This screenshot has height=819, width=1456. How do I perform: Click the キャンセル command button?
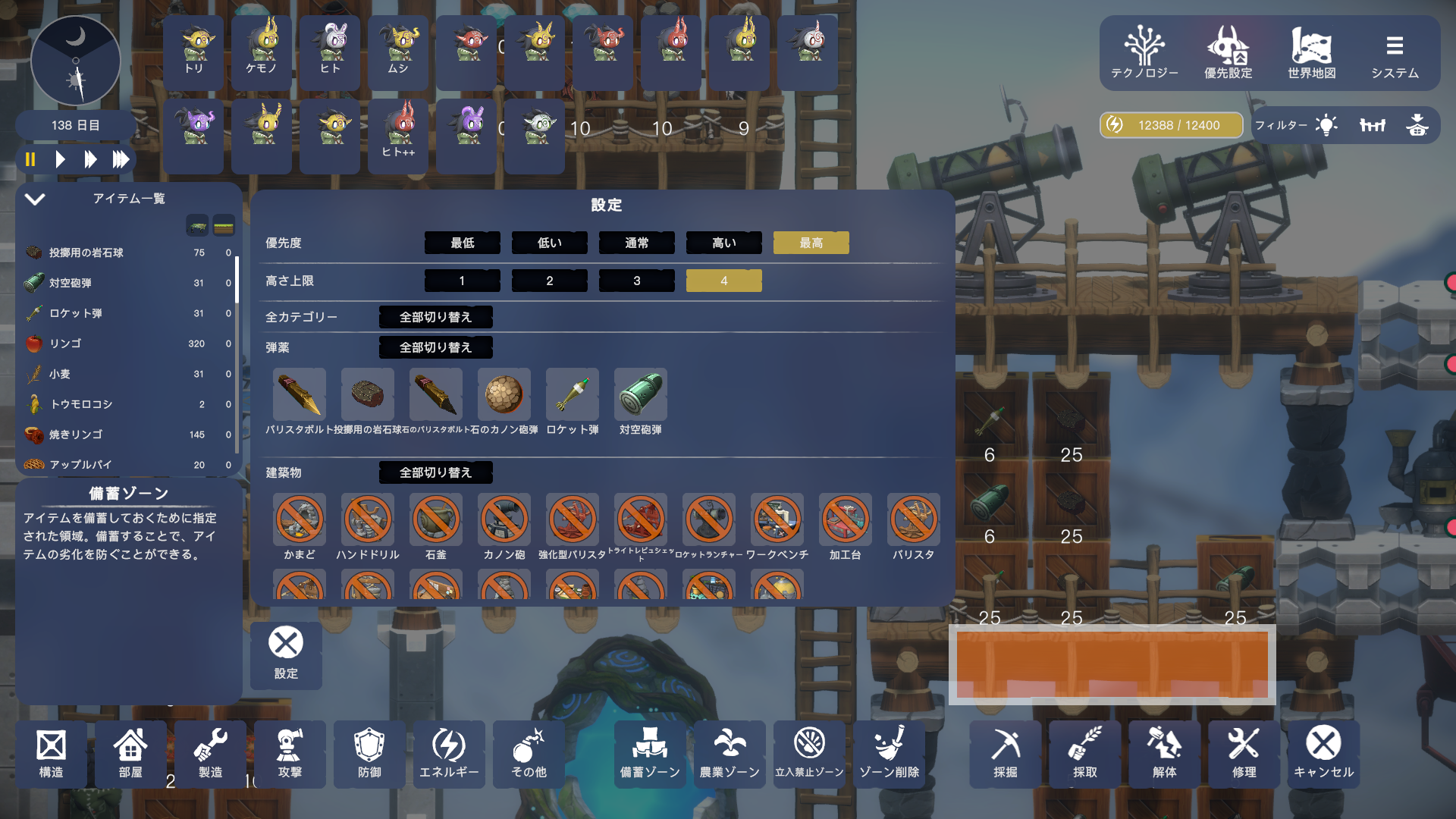coord(1323,754)
